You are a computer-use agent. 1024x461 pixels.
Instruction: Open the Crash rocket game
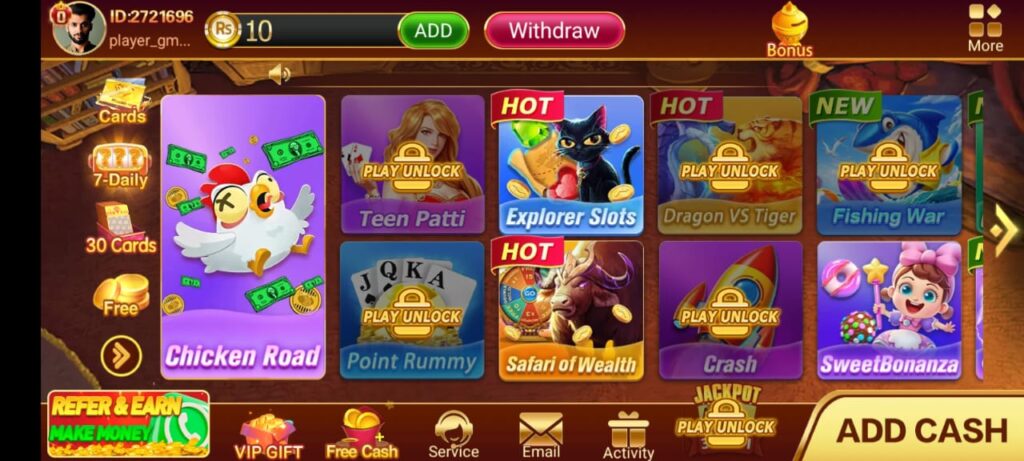pos(729,310)
